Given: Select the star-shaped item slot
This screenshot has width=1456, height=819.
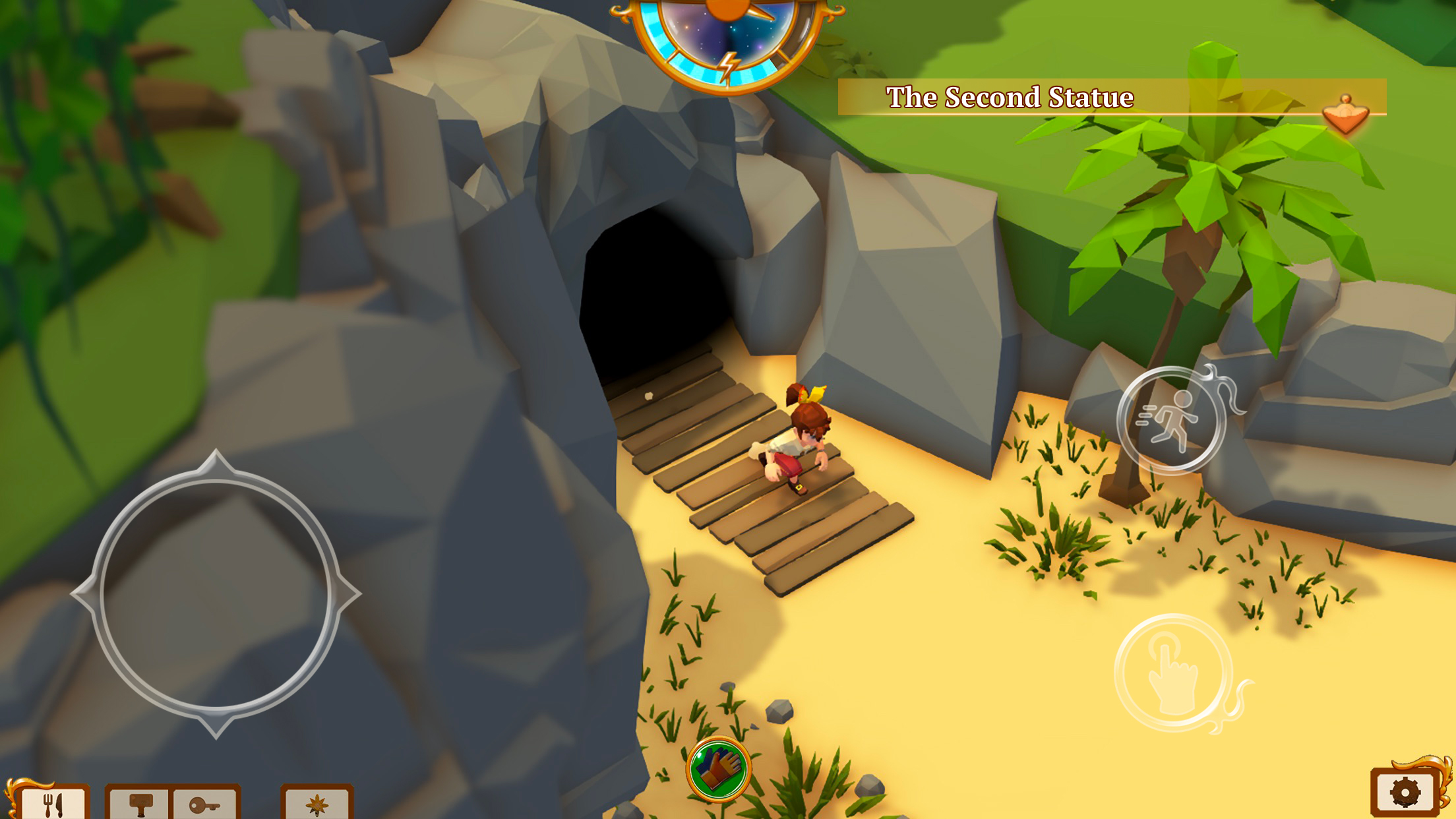Looking at the screenshot, I should (x=317, y=804).
